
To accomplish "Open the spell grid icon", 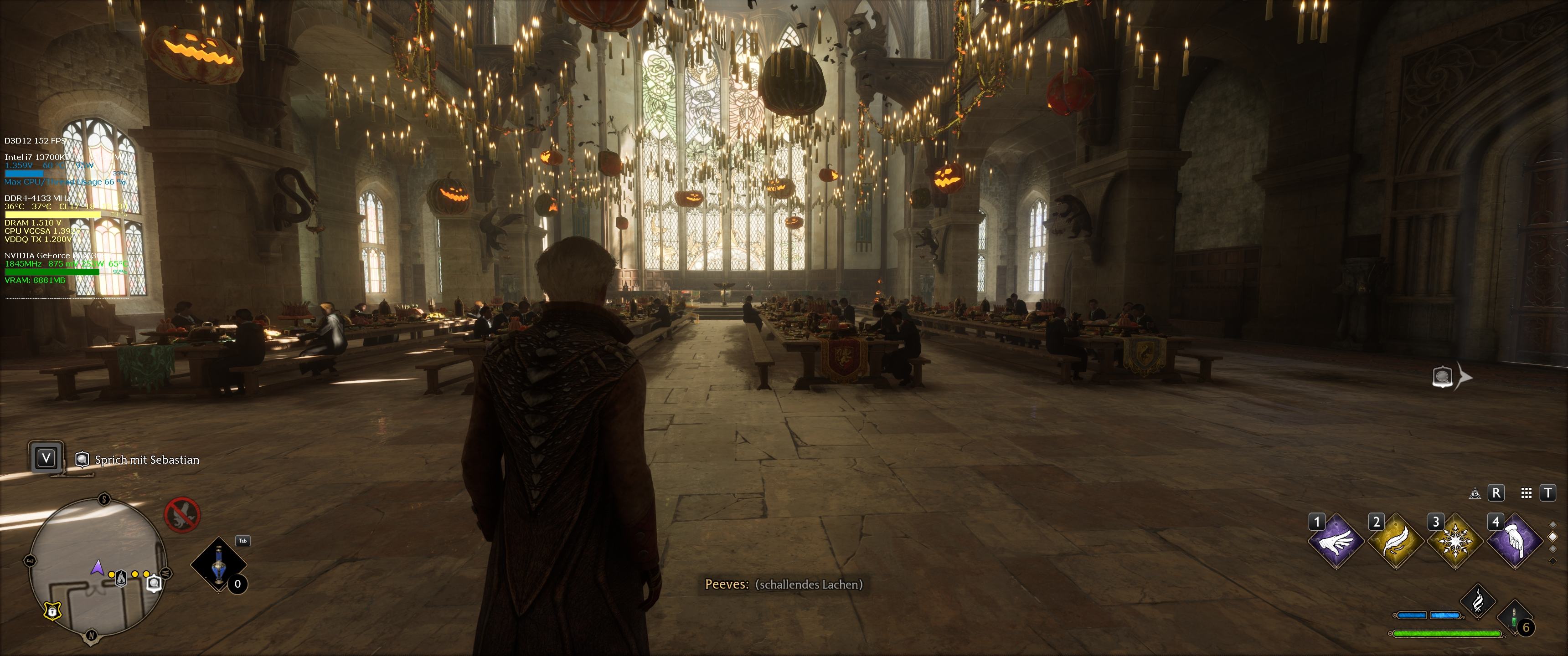I will [1526, 493].
